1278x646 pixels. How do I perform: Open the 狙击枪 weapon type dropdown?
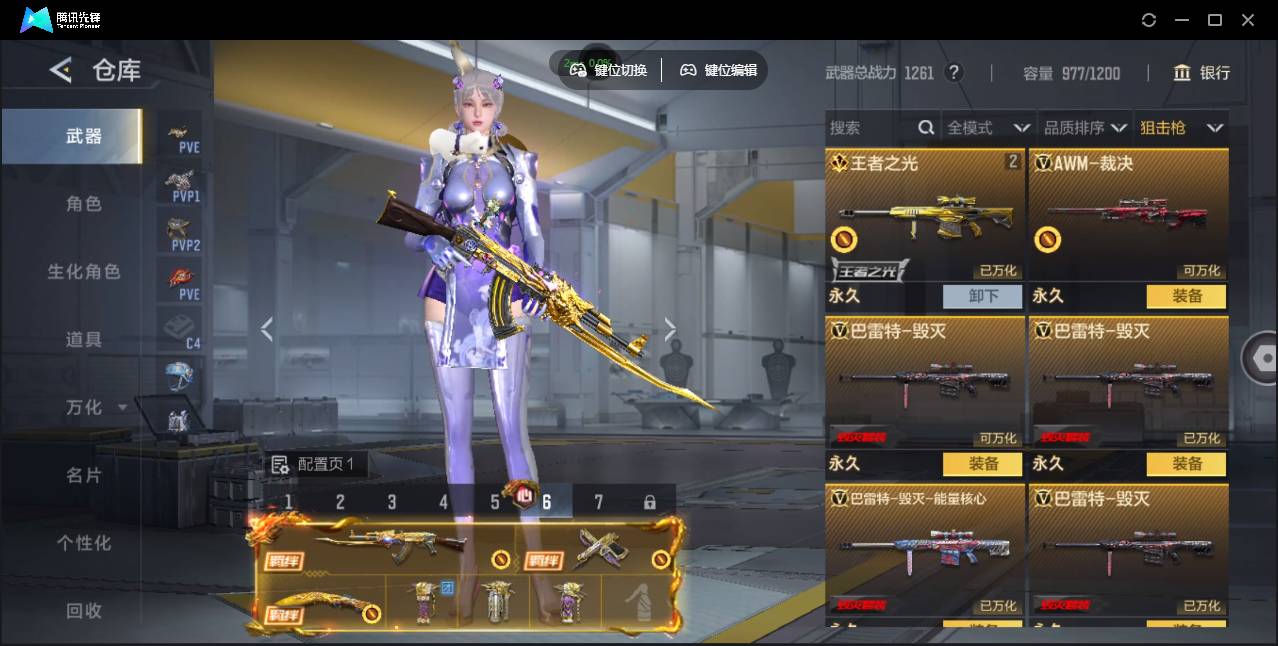click(x=1181, y=128)
